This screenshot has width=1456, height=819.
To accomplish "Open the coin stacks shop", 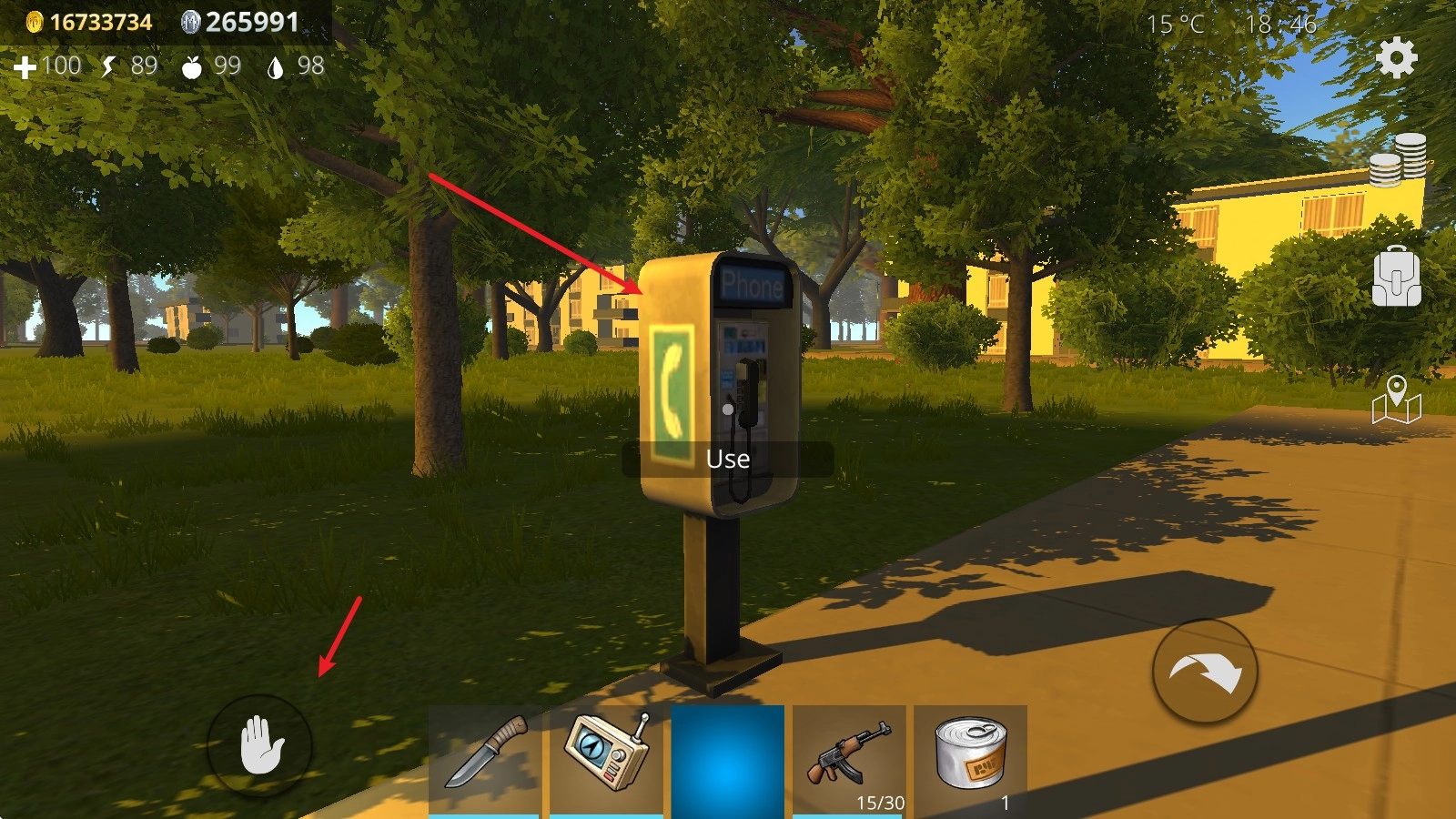I will (1398, 160).
